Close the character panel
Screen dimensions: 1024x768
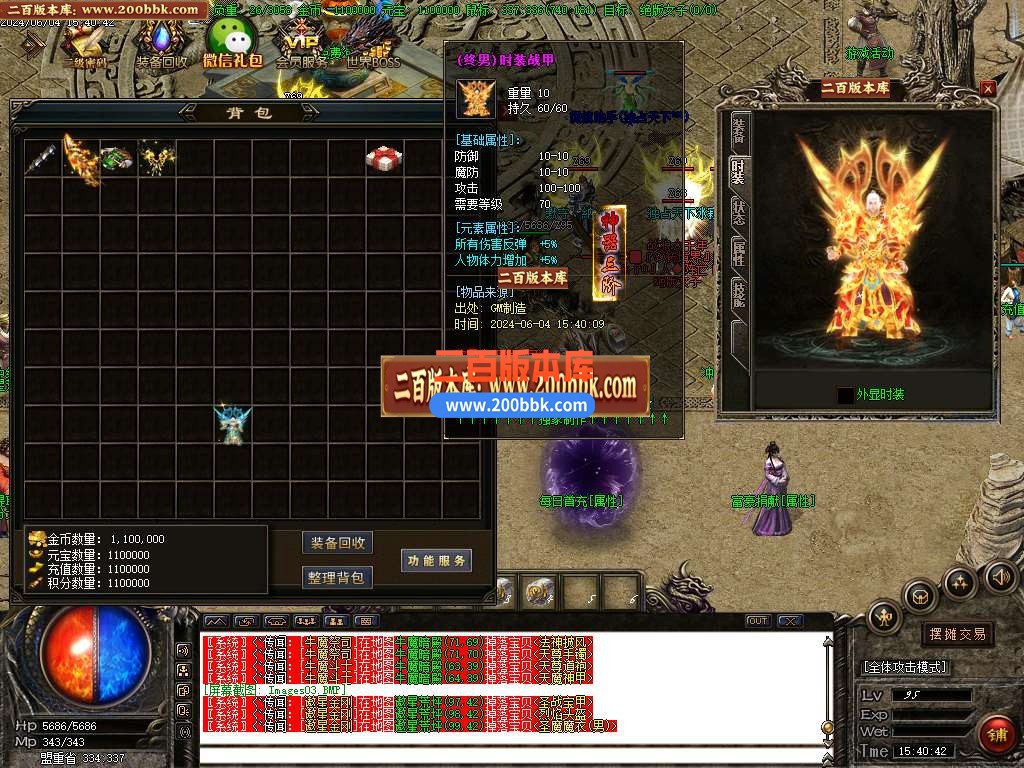click(x=988, y=89)
